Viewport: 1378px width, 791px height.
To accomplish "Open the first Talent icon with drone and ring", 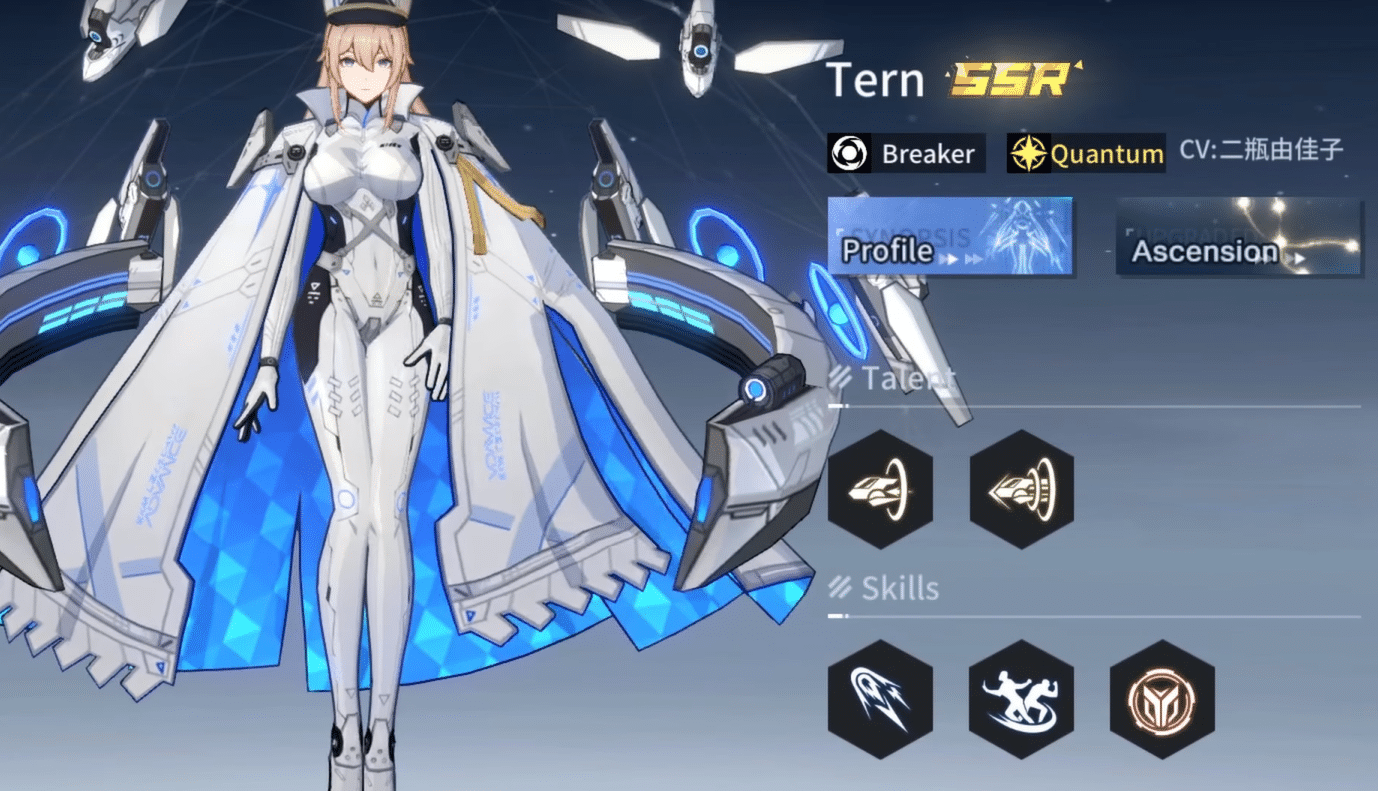I will point(881,489).
